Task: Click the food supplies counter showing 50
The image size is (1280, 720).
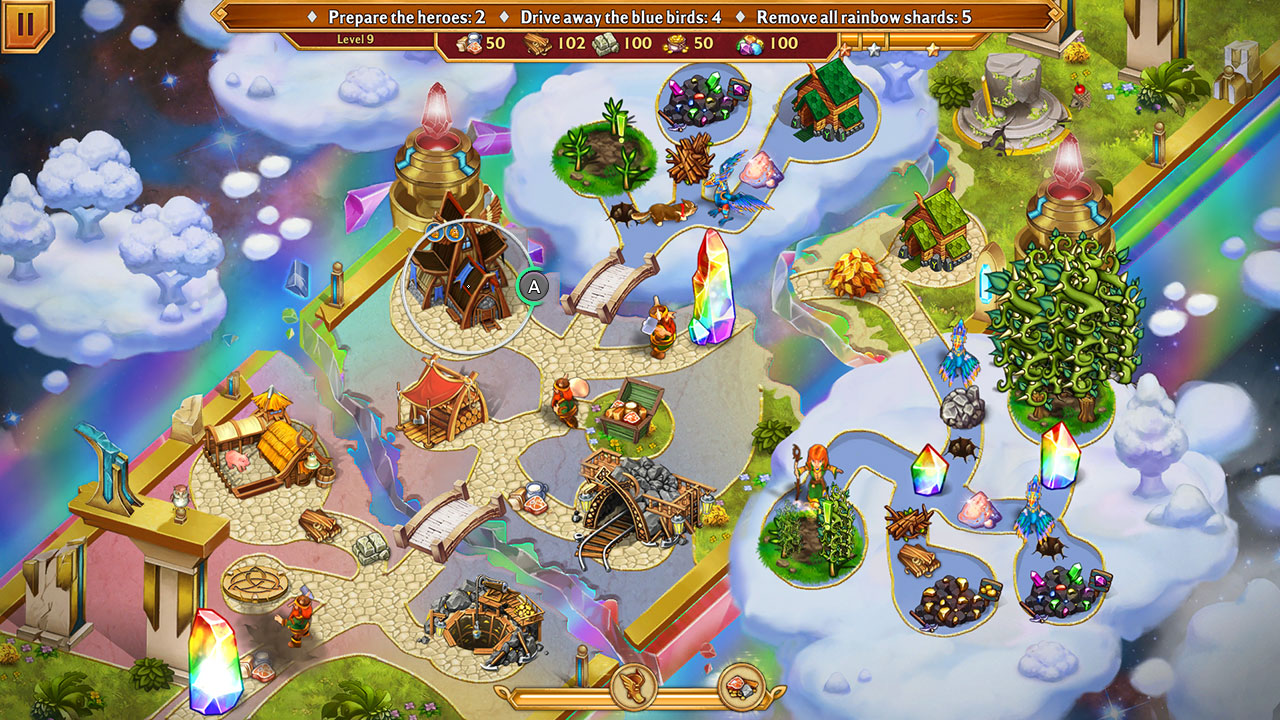Action: 480,44
